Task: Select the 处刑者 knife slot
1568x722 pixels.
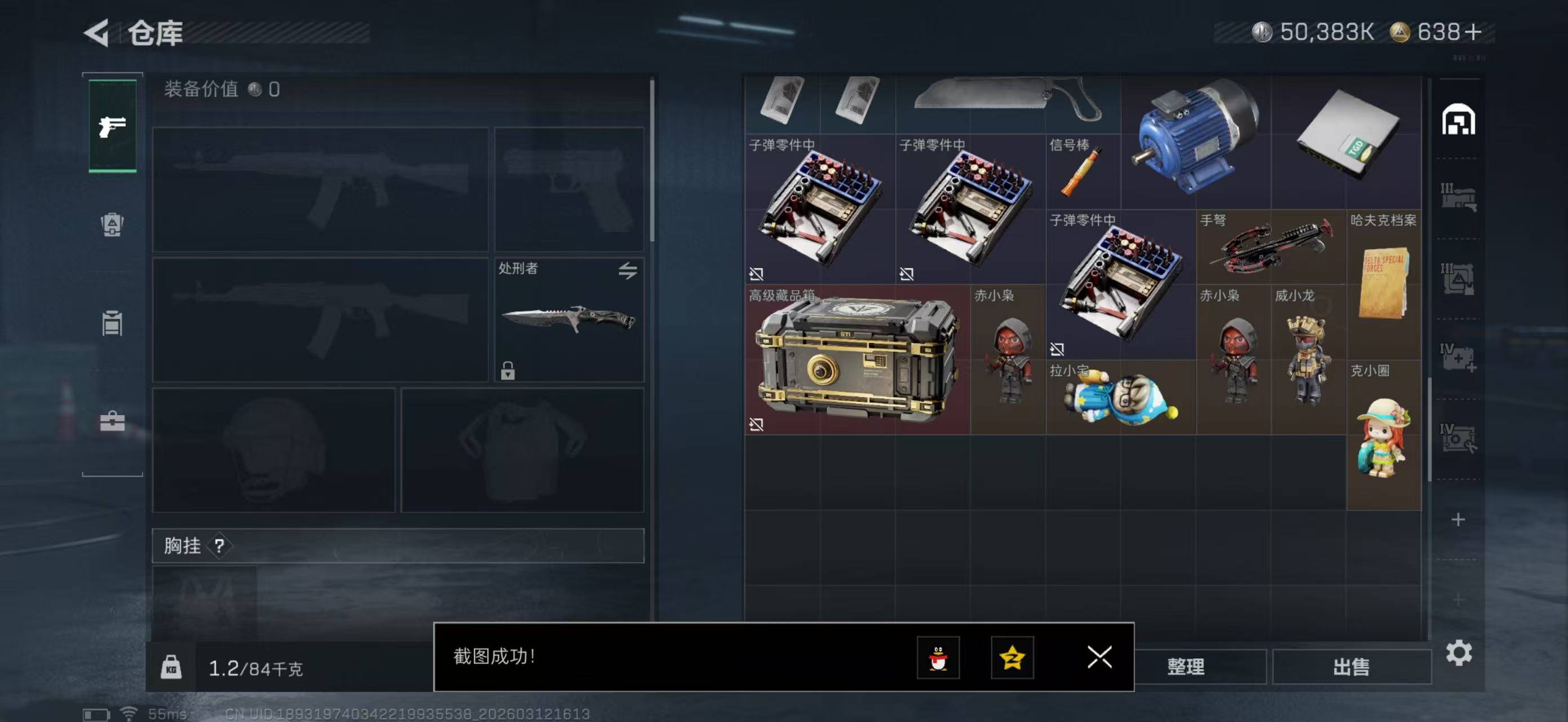Action: pyautogui.click(x=568, y=320)
